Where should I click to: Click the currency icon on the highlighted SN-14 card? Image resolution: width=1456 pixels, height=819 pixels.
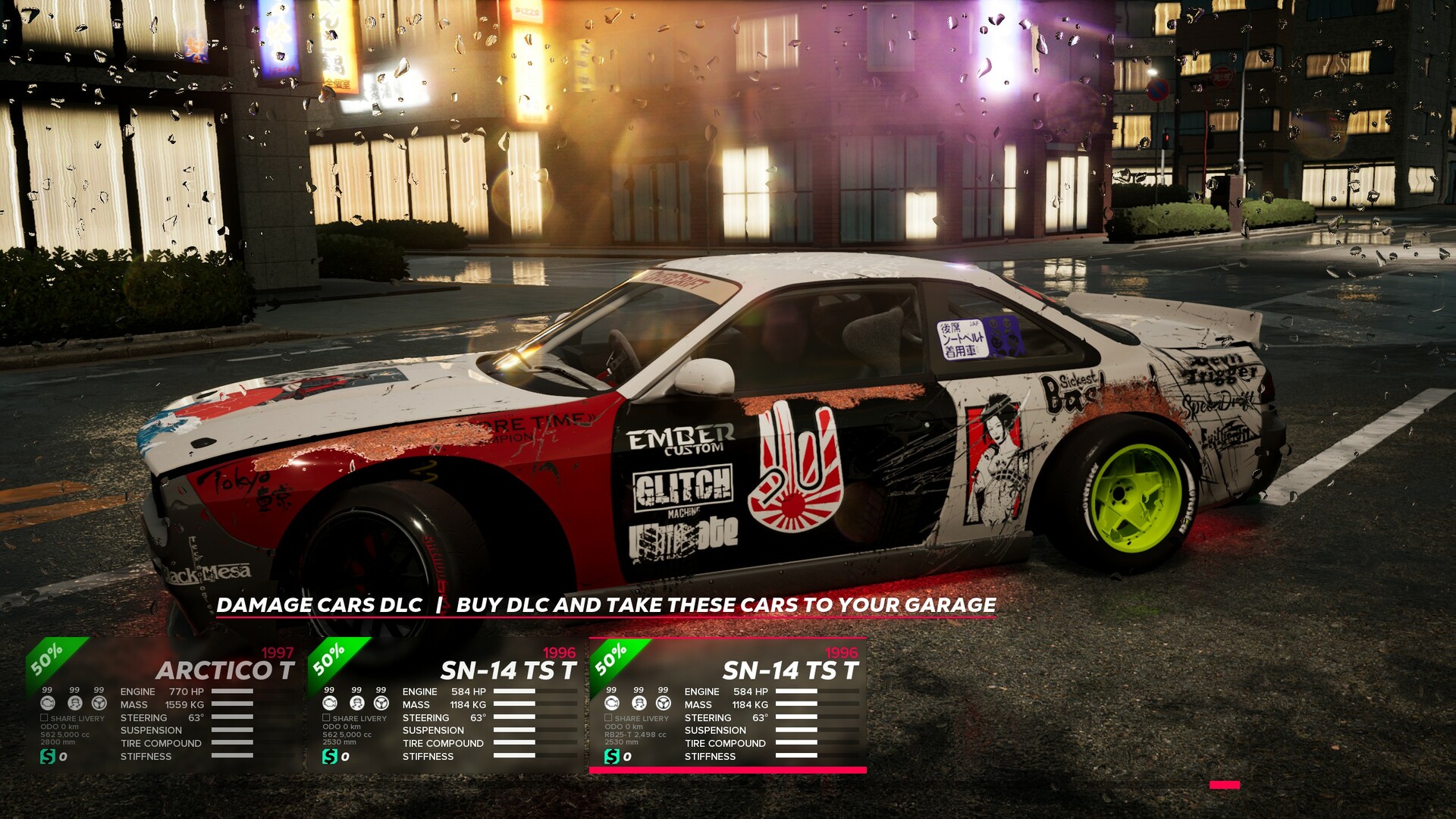pos(610,755)
